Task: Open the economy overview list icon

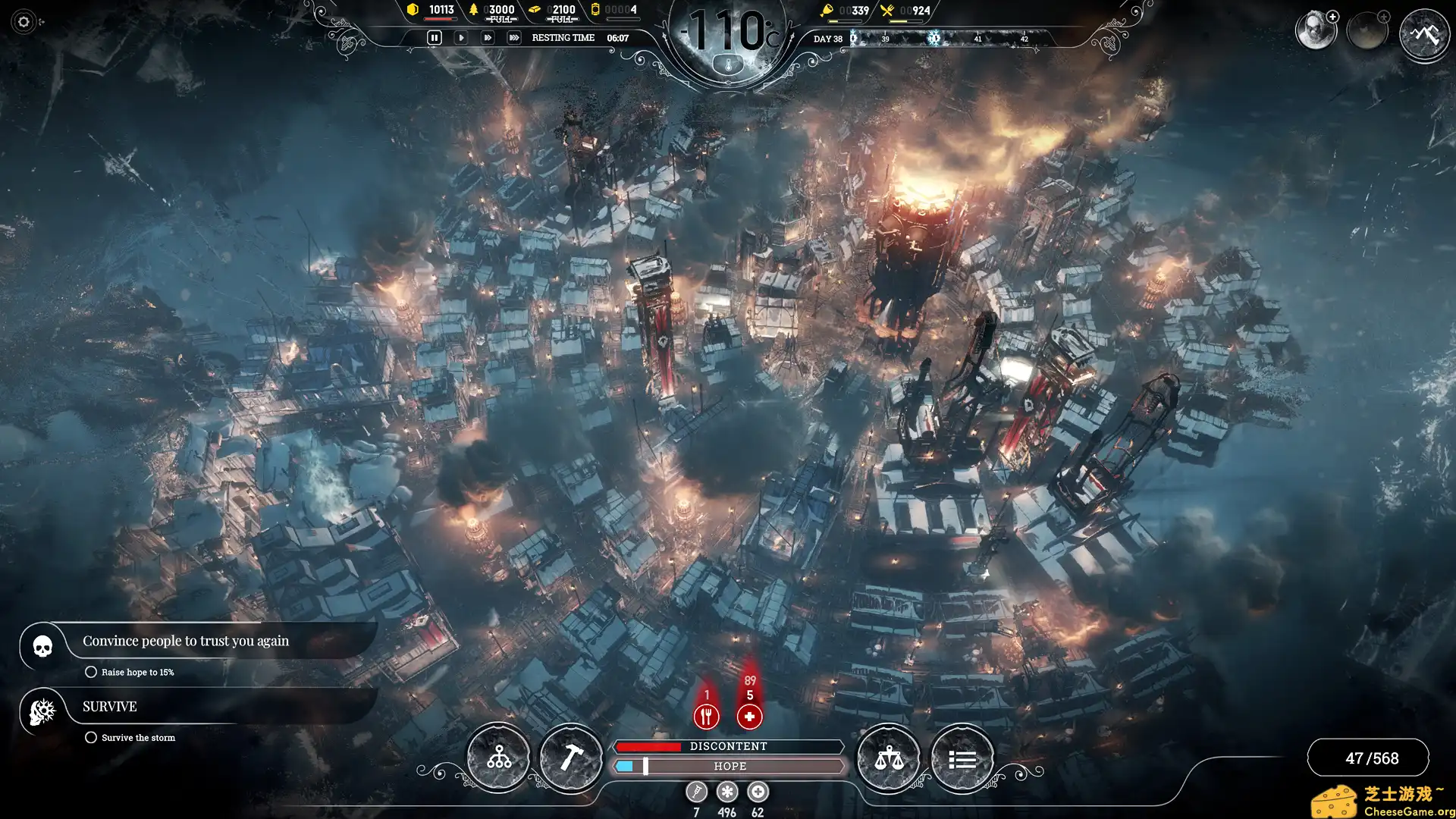Action: tap(962, 756)
